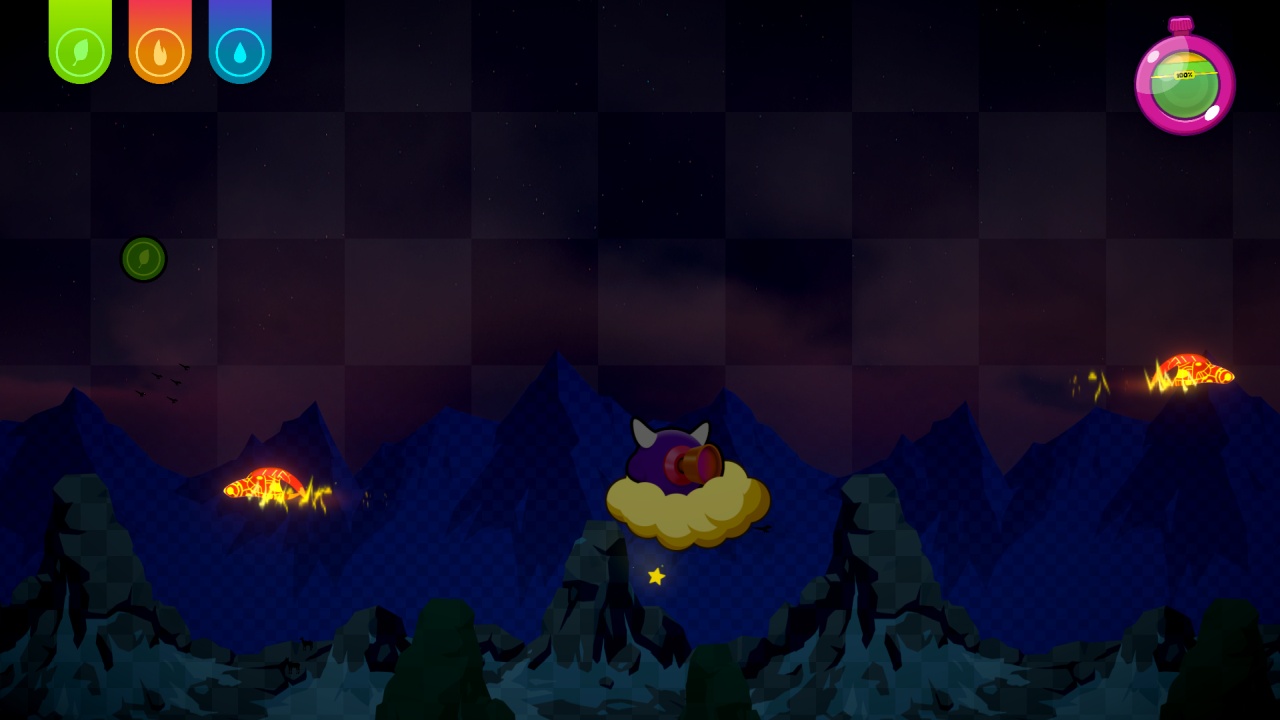Select the orange fire element icon
Screen dimensions: 1280x720
159,50
